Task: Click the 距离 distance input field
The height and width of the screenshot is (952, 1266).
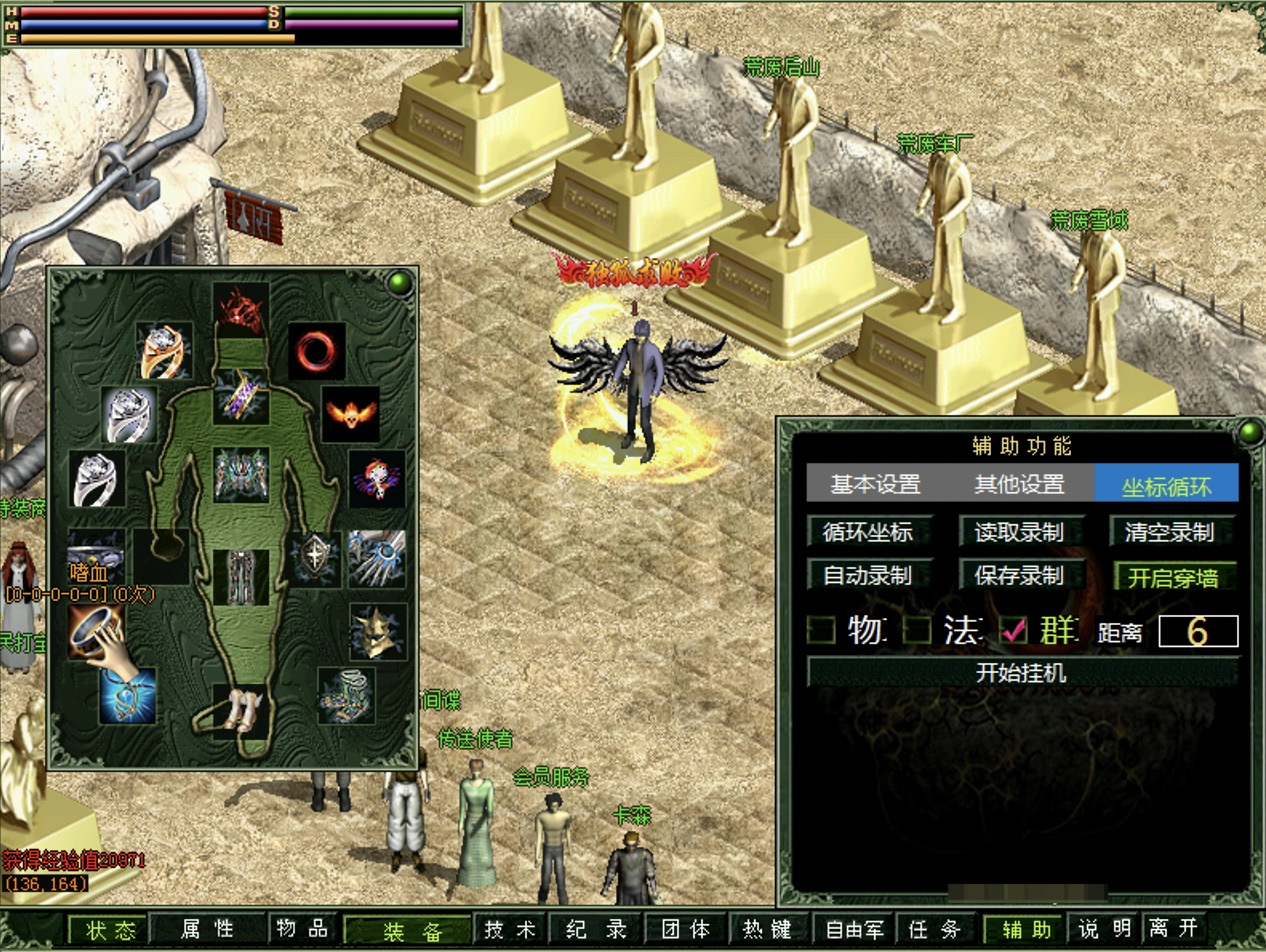Action: (1198, 631)
